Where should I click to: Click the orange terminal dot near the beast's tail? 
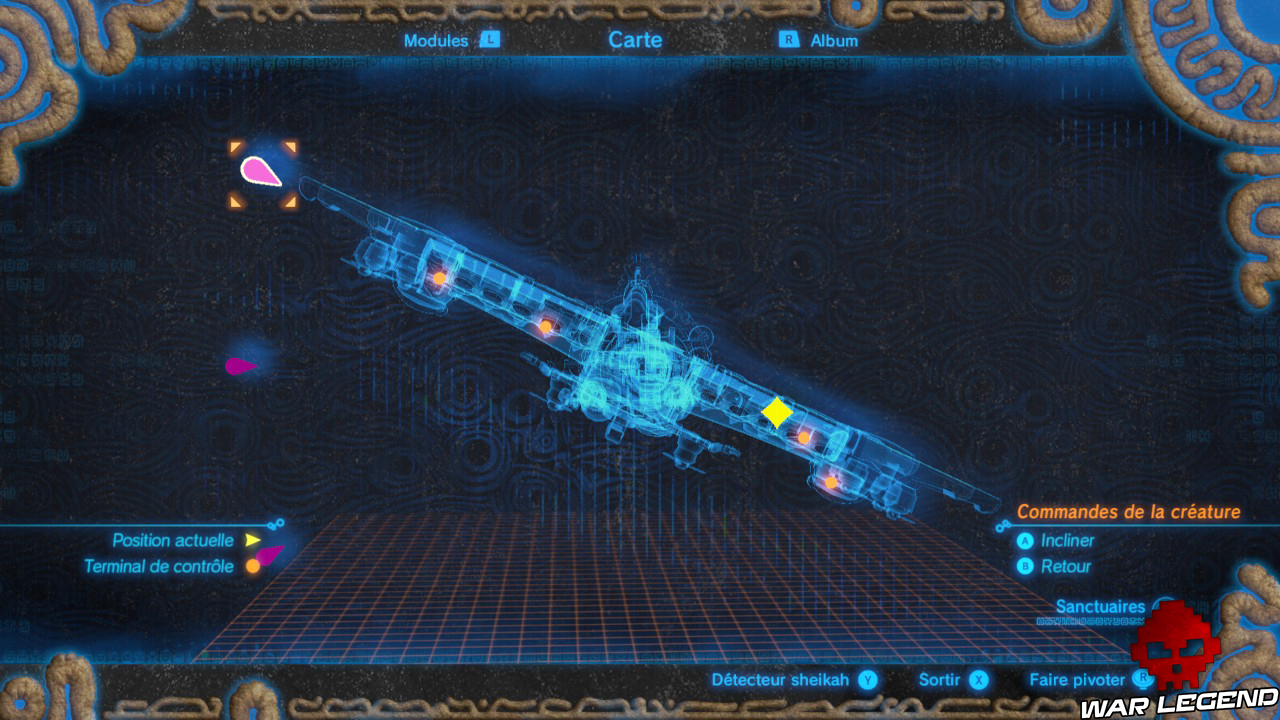coord(831,483)
